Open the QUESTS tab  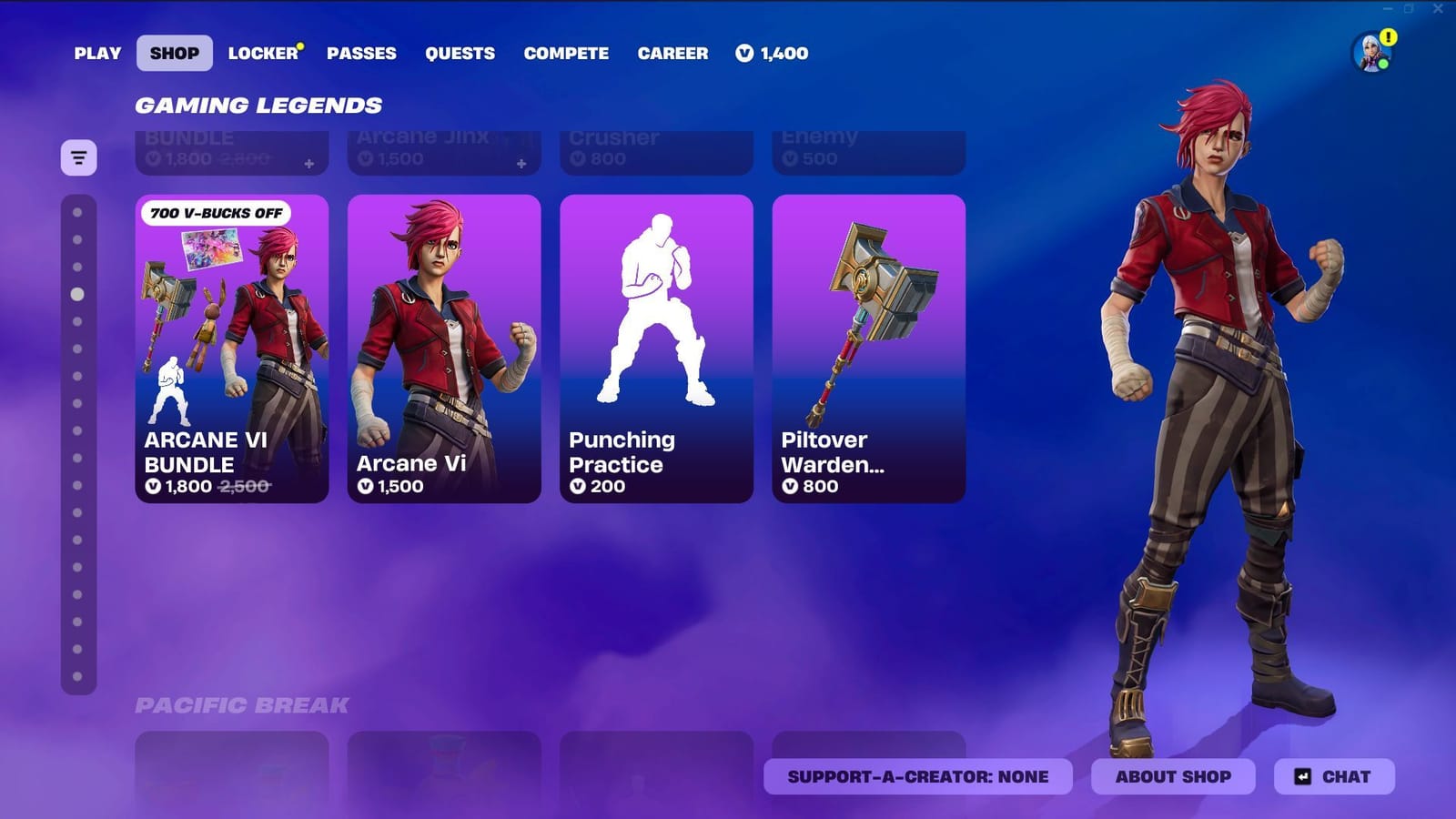(460, 54)
